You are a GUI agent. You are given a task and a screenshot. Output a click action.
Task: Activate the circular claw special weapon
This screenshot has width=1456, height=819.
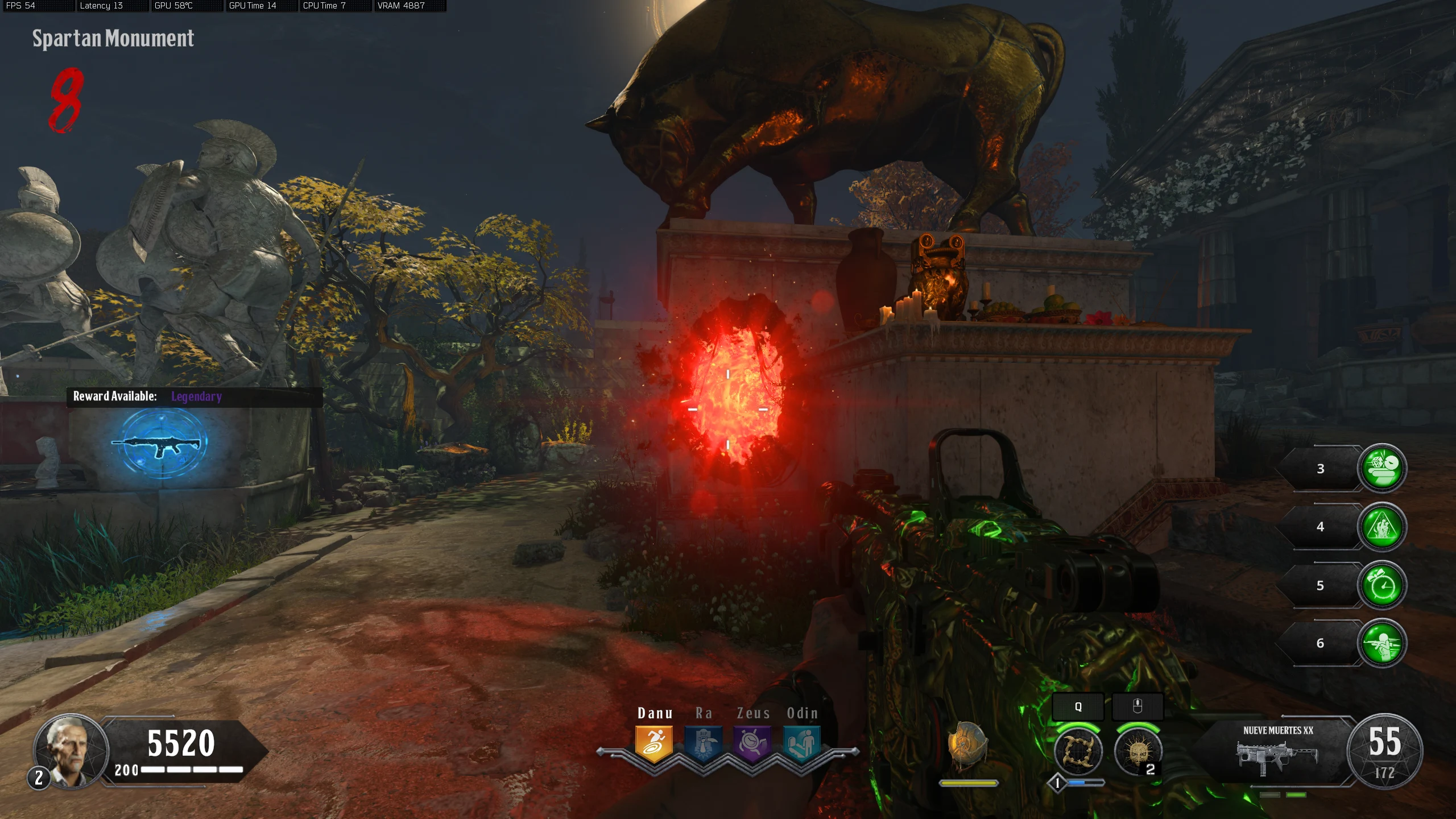(x=1078, y=752)
